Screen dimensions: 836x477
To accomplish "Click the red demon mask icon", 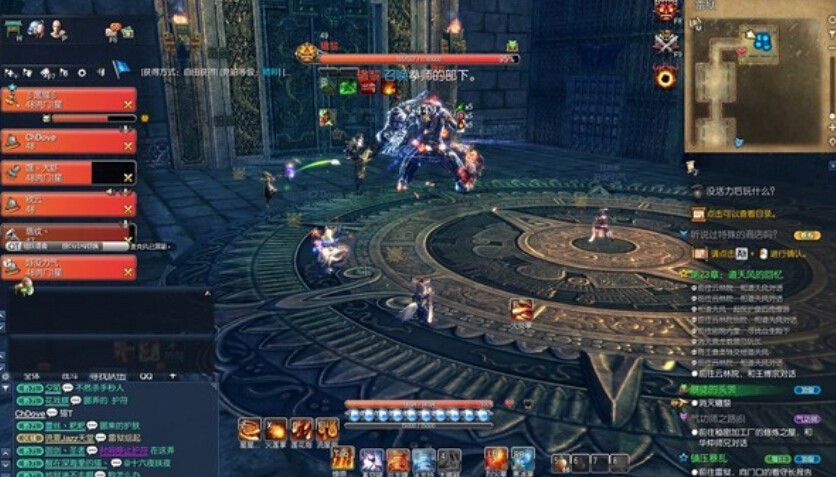I will (664, 11).
